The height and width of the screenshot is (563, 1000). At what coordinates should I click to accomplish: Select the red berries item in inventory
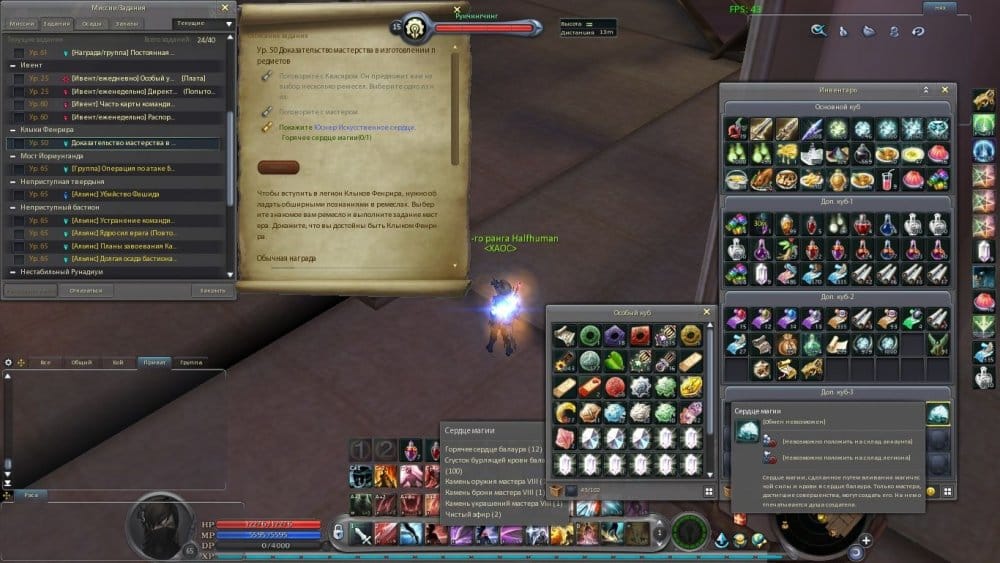pyautogui.click(x=737, y=128)
